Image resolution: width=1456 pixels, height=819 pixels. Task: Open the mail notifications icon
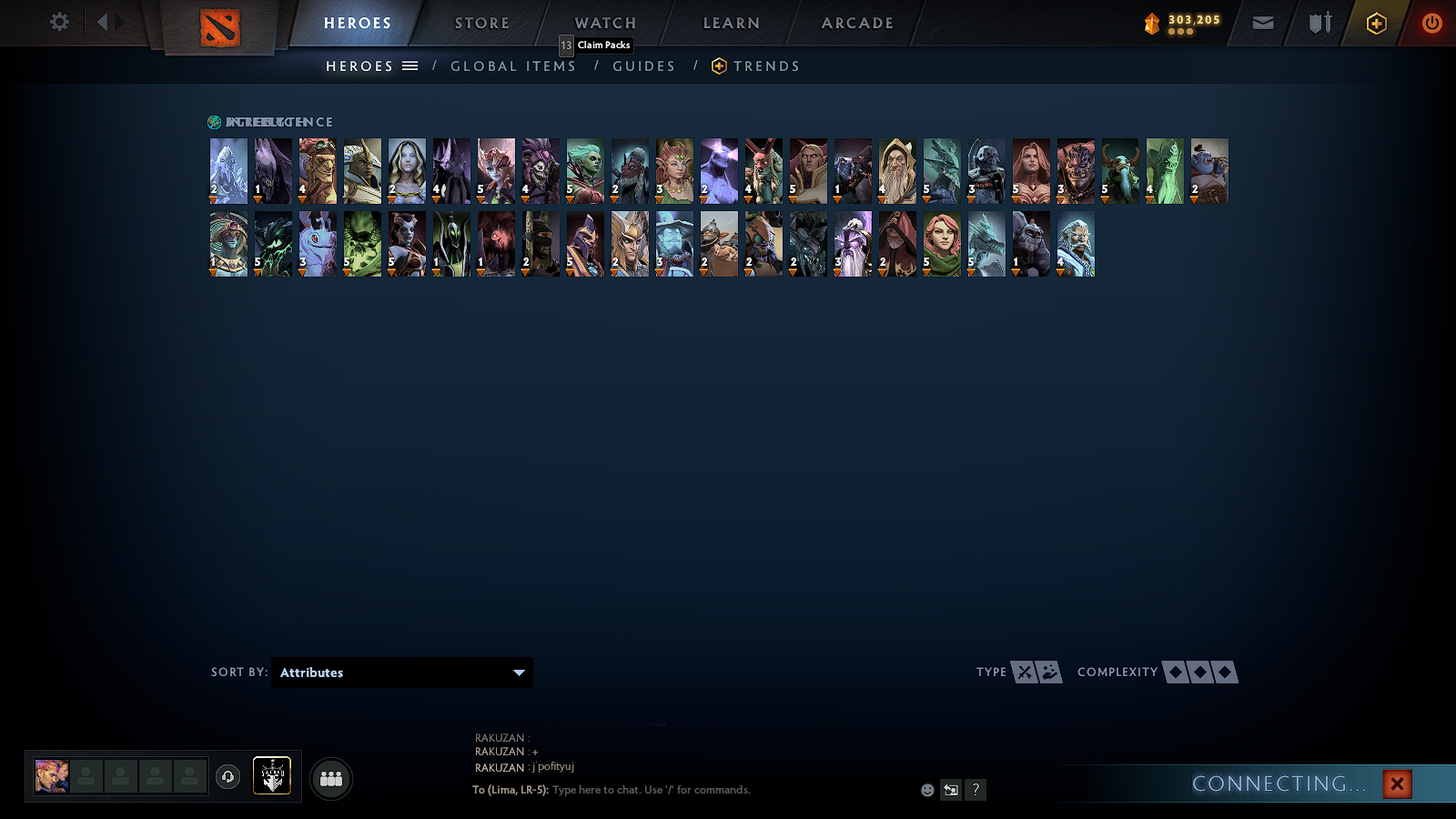(1263, 23)
